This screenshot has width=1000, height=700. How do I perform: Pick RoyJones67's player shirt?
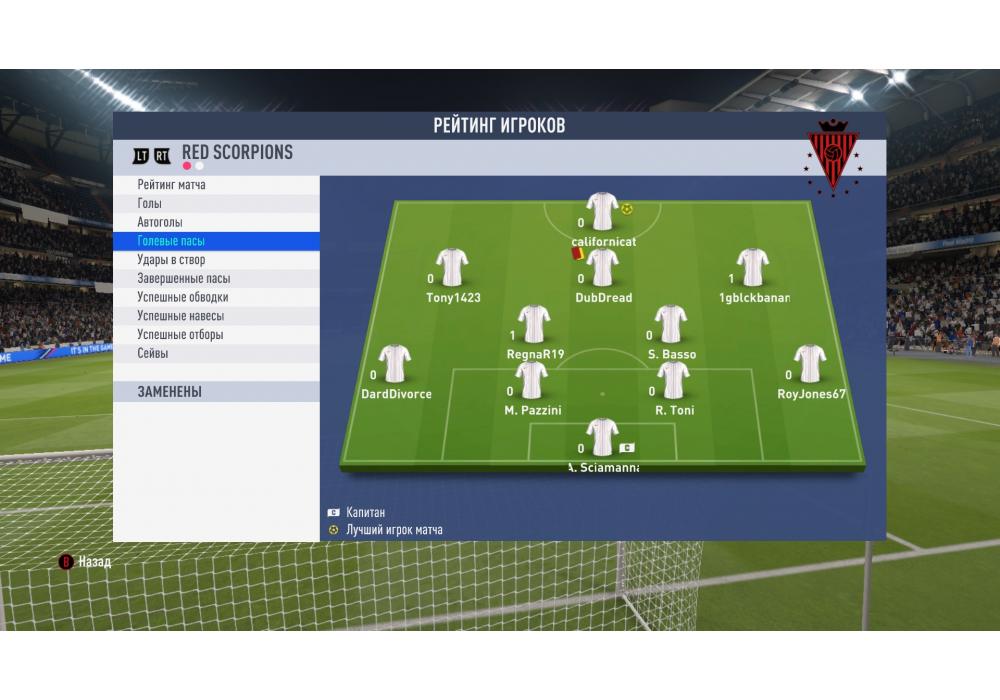coord(810,364)
